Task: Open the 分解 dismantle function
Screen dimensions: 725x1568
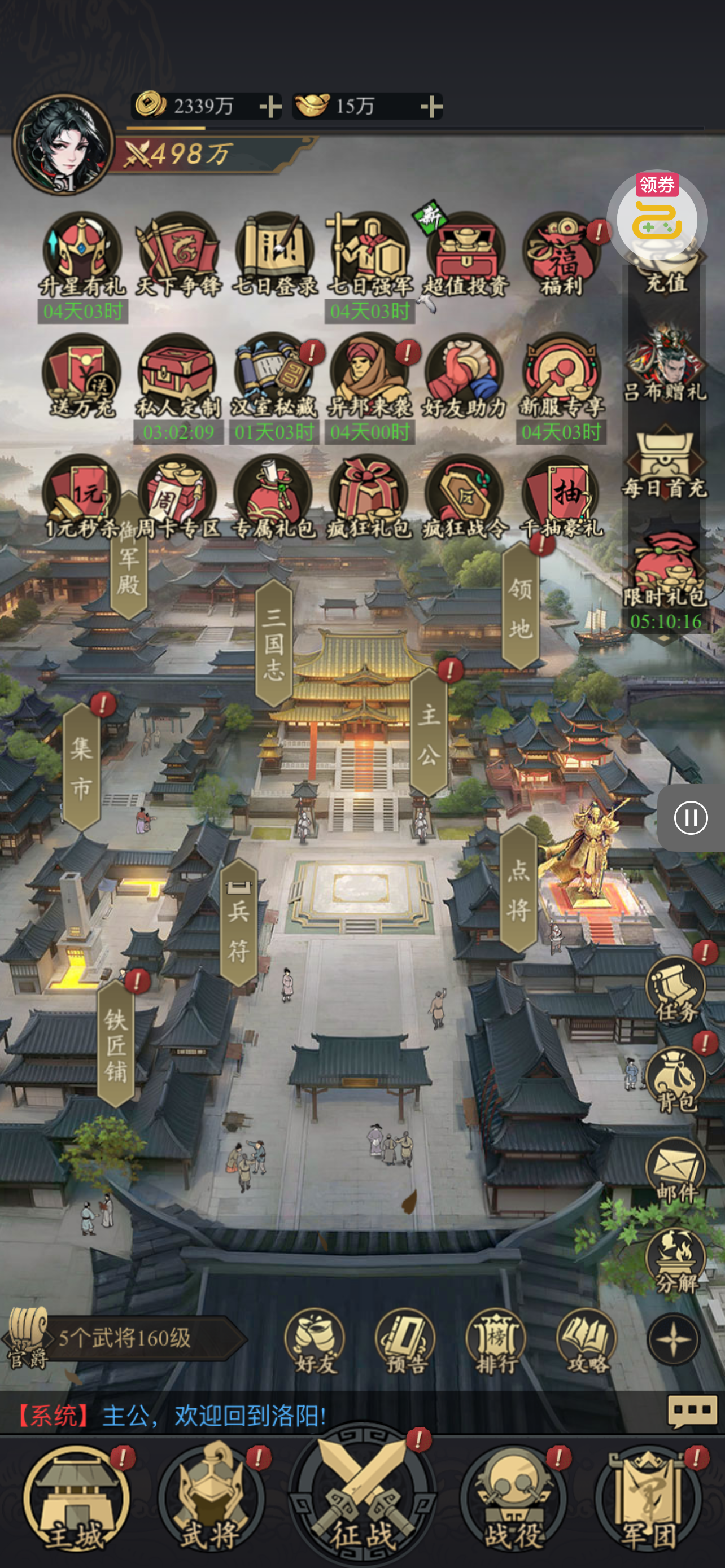Action: tap(675, 1260)
